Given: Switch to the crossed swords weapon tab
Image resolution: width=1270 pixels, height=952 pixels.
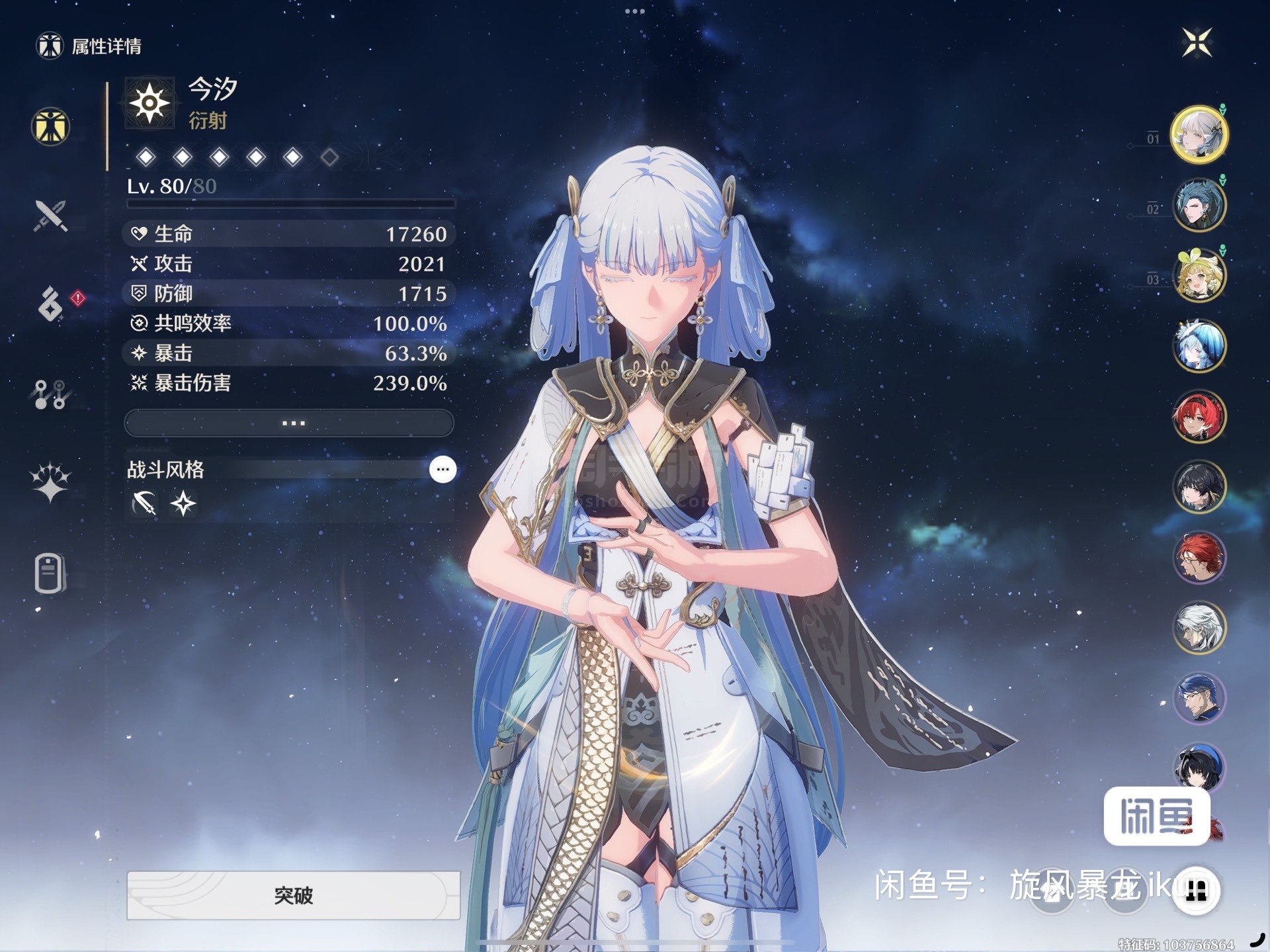Looking at the screenshot, I should click(x=51, y=216).
